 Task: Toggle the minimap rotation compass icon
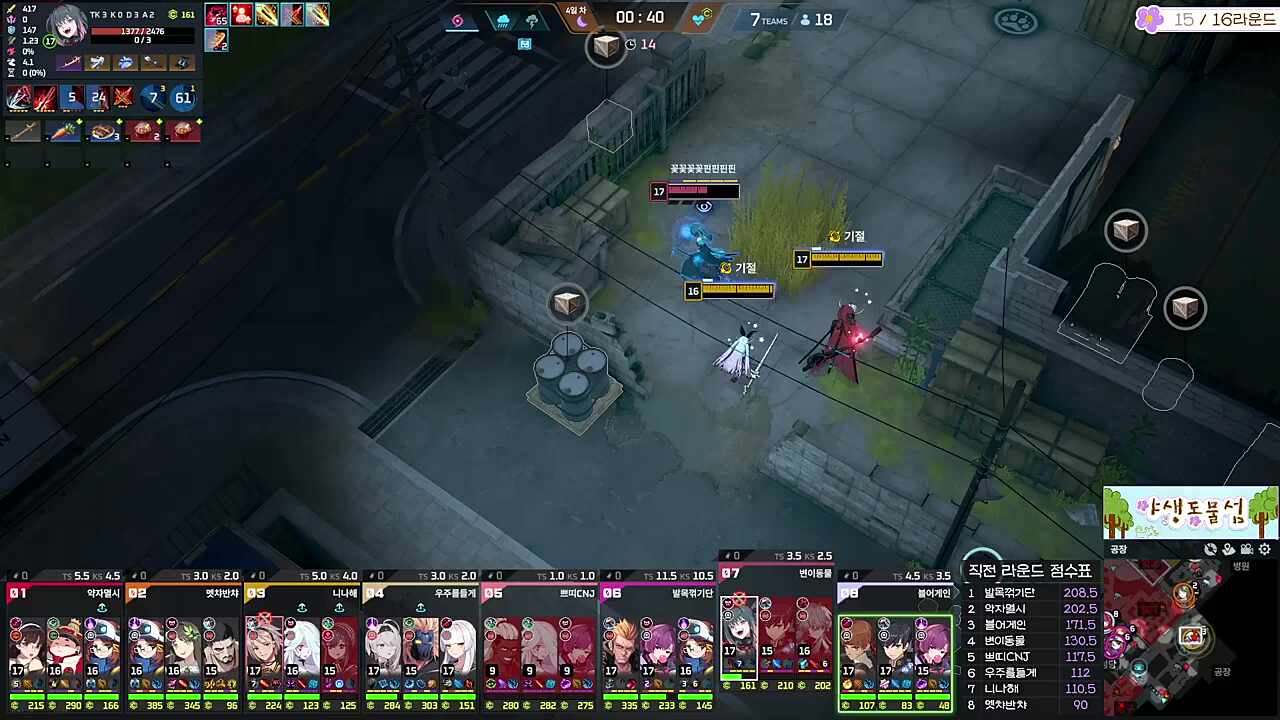(x=1209, y=549)
